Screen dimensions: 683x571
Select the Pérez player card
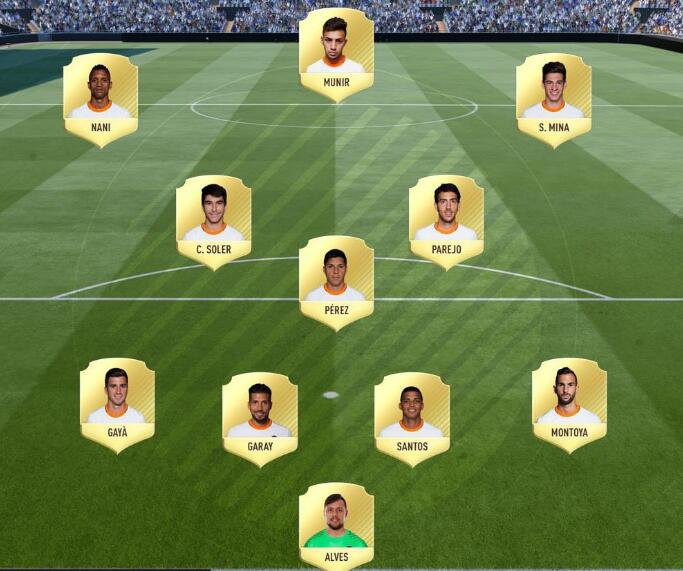click(336, 282)
